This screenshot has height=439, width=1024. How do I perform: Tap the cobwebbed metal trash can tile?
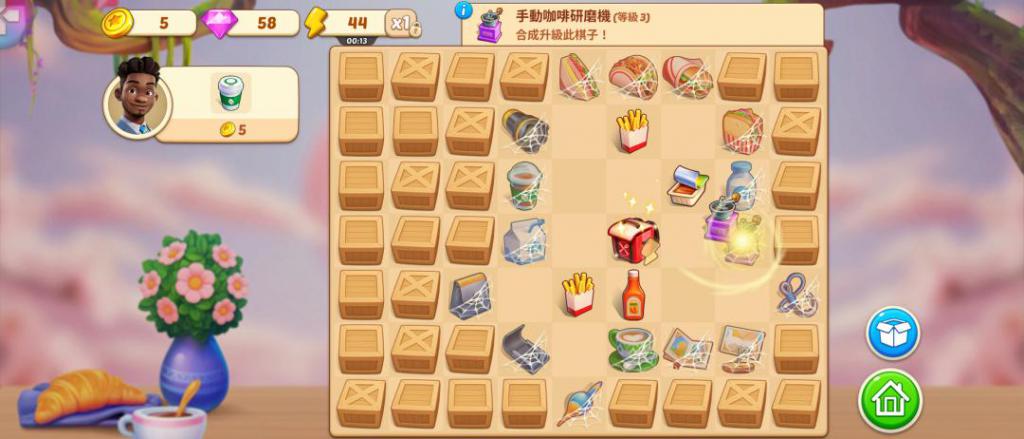(x=524, y=131)
